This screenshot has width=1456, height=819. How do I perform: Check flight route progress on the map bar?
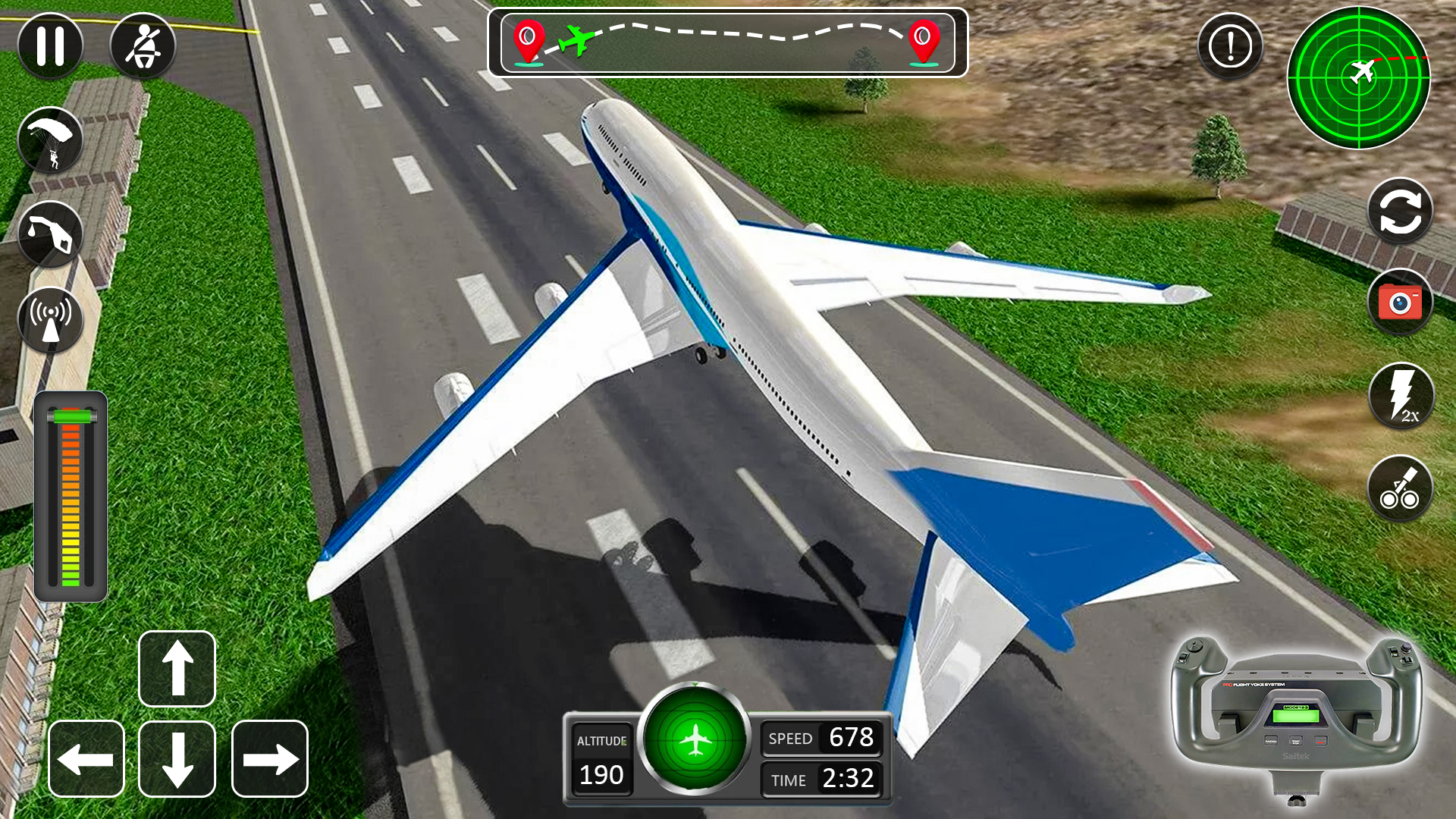click(x=730, y=43)
